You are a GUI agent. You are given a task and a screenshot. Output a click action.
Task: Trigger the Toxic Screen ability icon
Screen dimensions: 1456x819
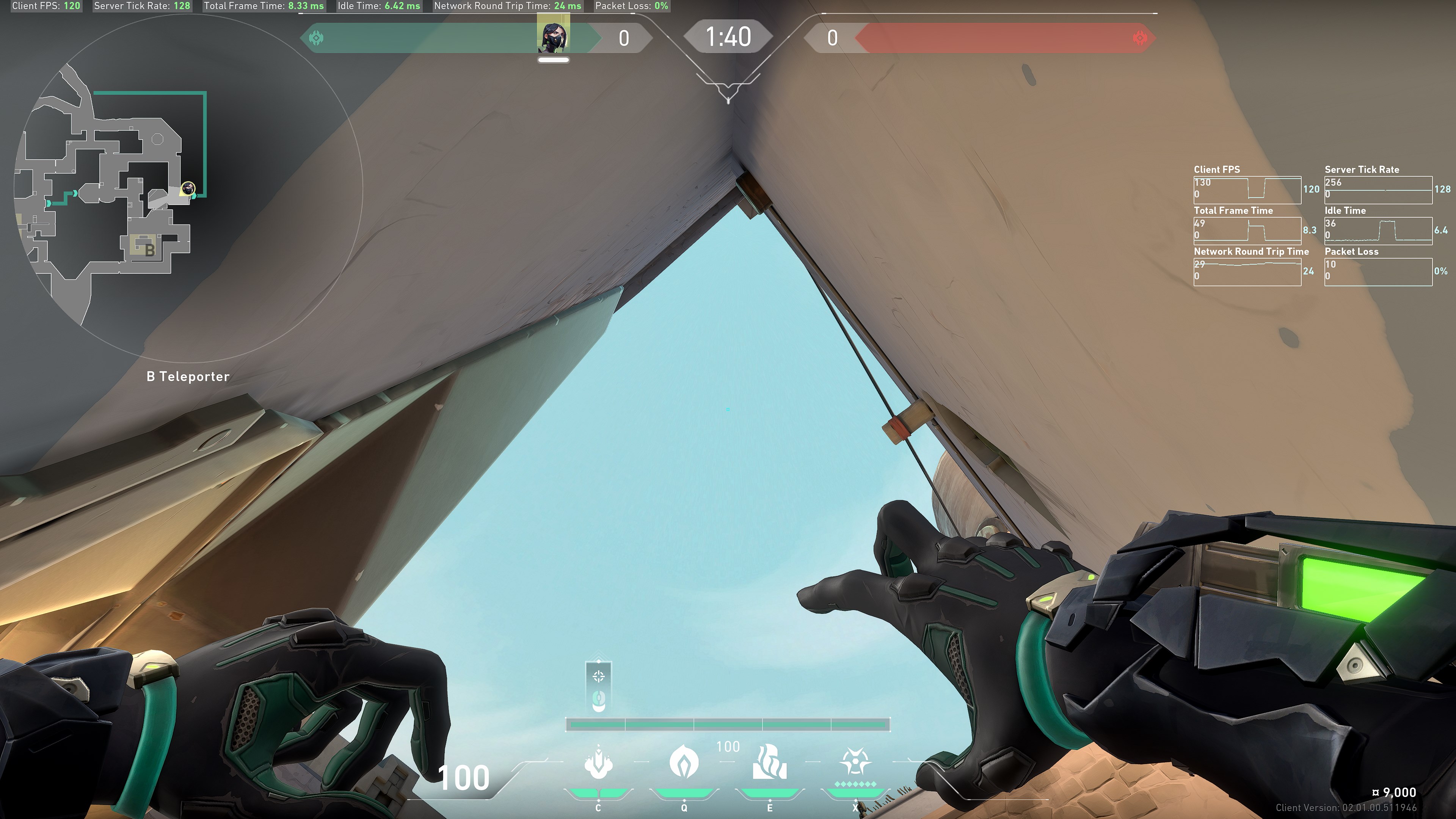[x=769, y=763]
